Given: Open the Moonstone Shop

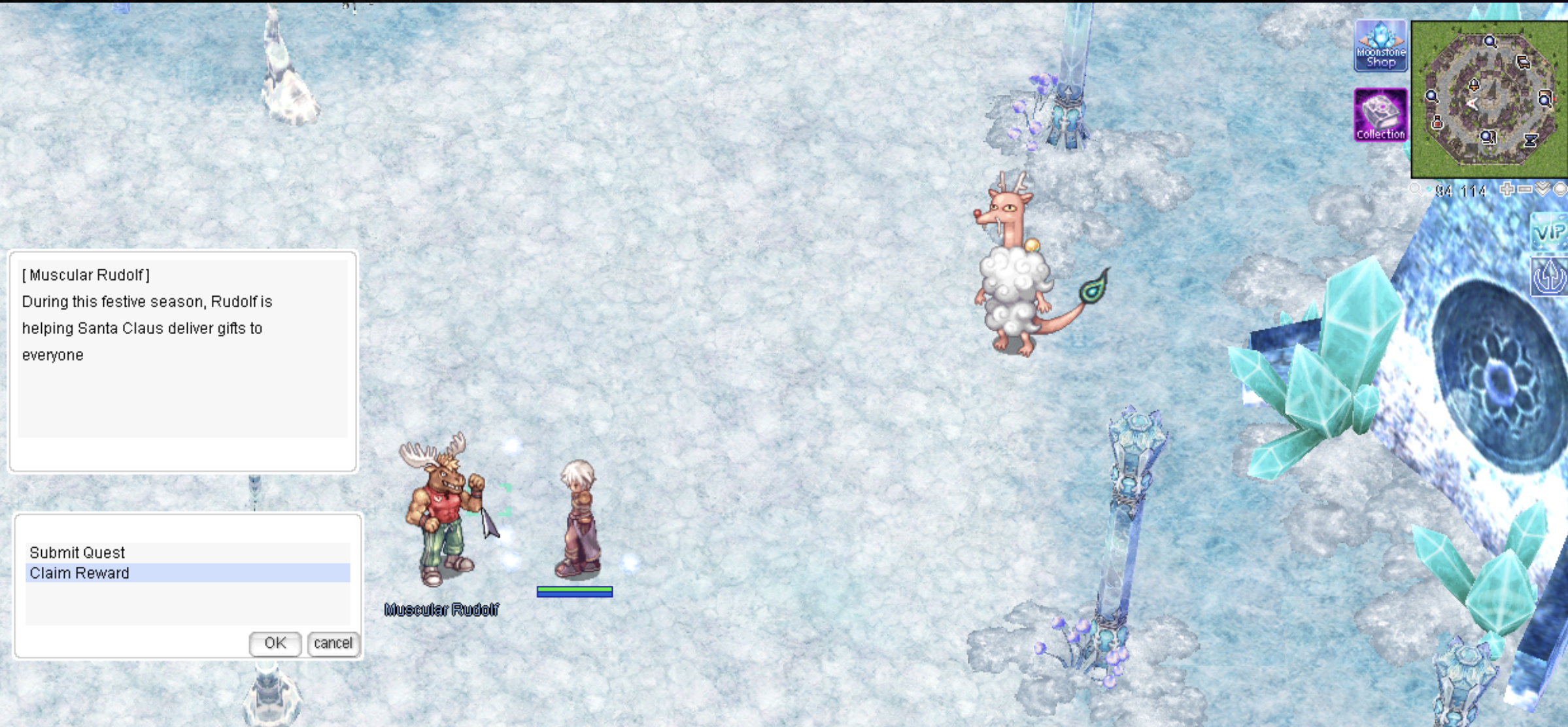Looking at the screenshot, I should [1380, 46].
